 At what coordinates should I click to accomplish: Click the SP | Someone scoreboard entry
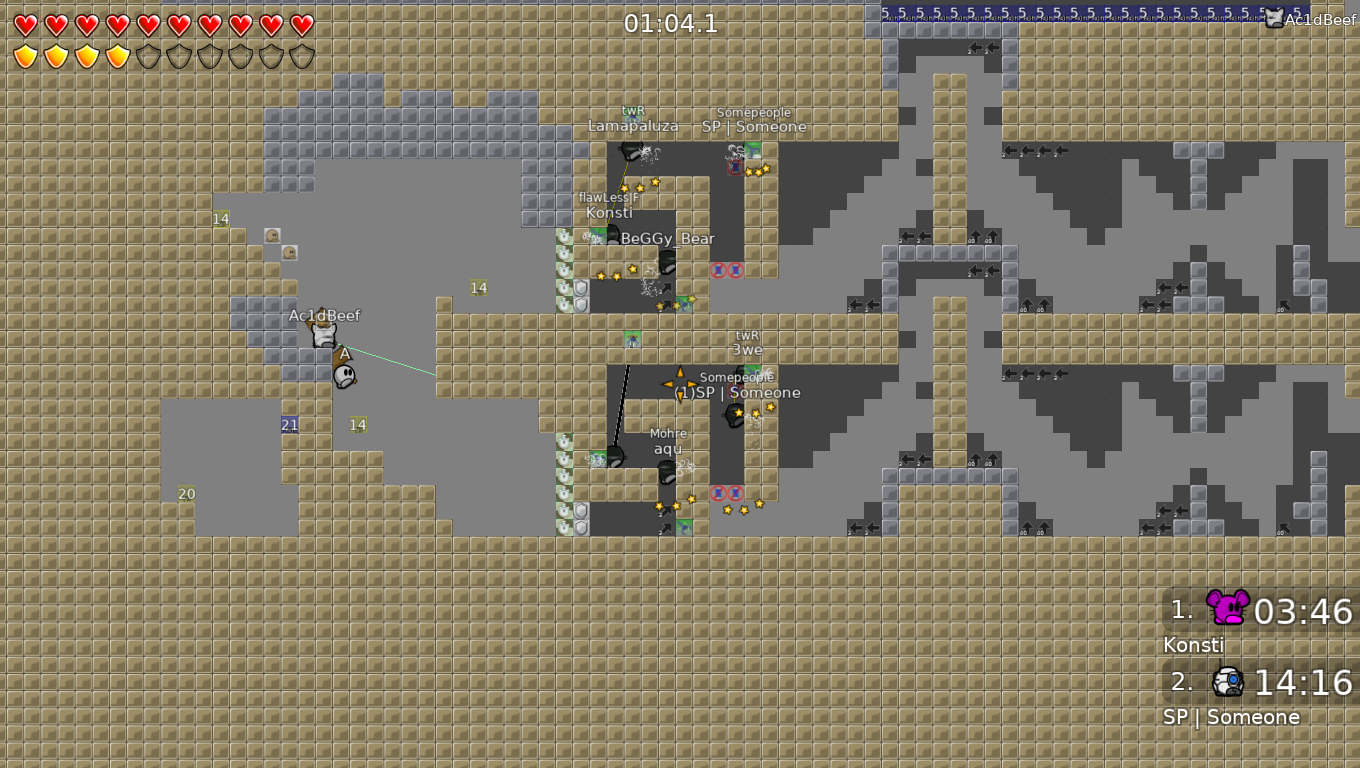1231,717
